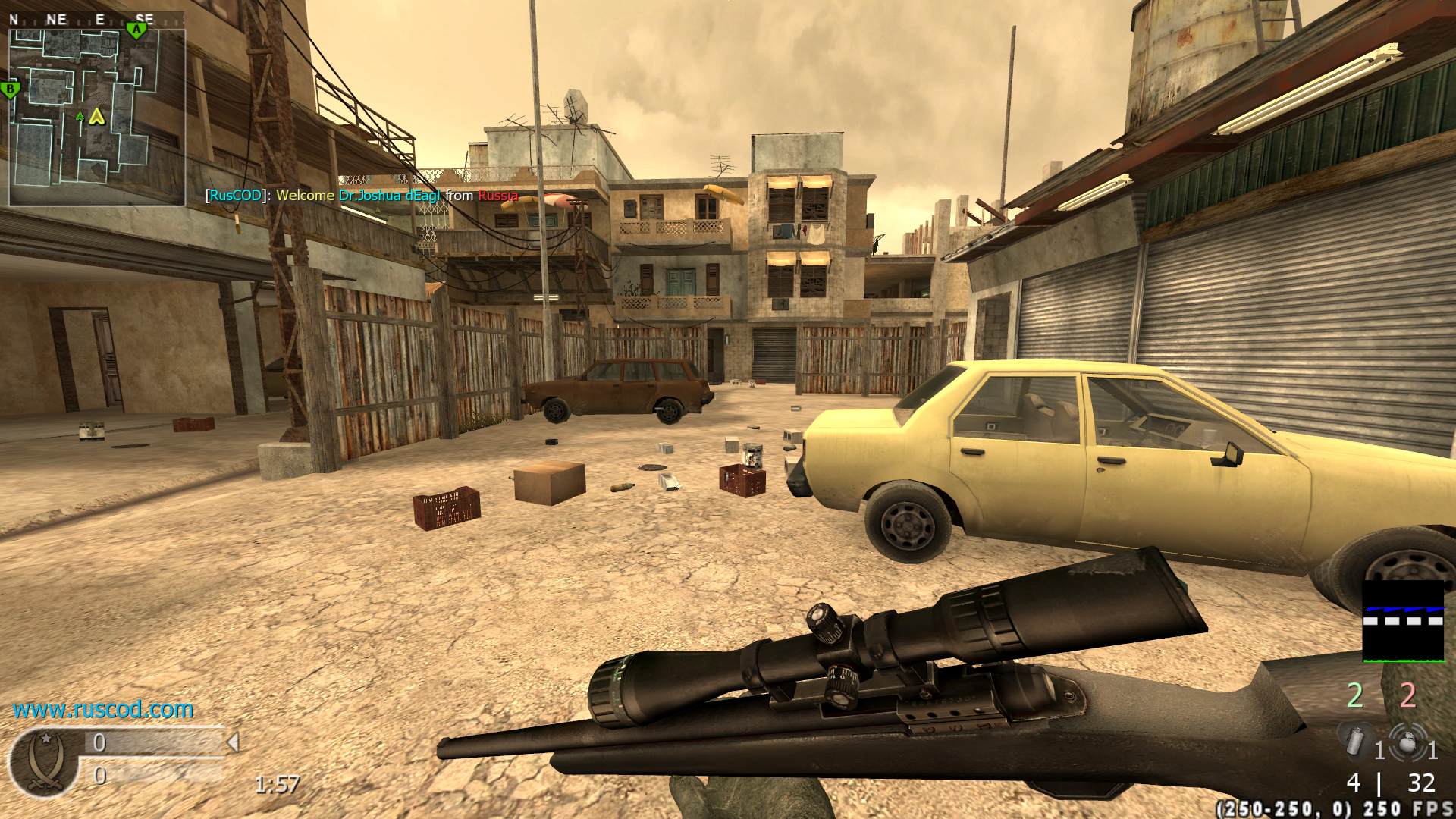The width and height of the screenshot is (1456, 819).
Task: Click the yellow player arrow on minimap
Action: 96,116
